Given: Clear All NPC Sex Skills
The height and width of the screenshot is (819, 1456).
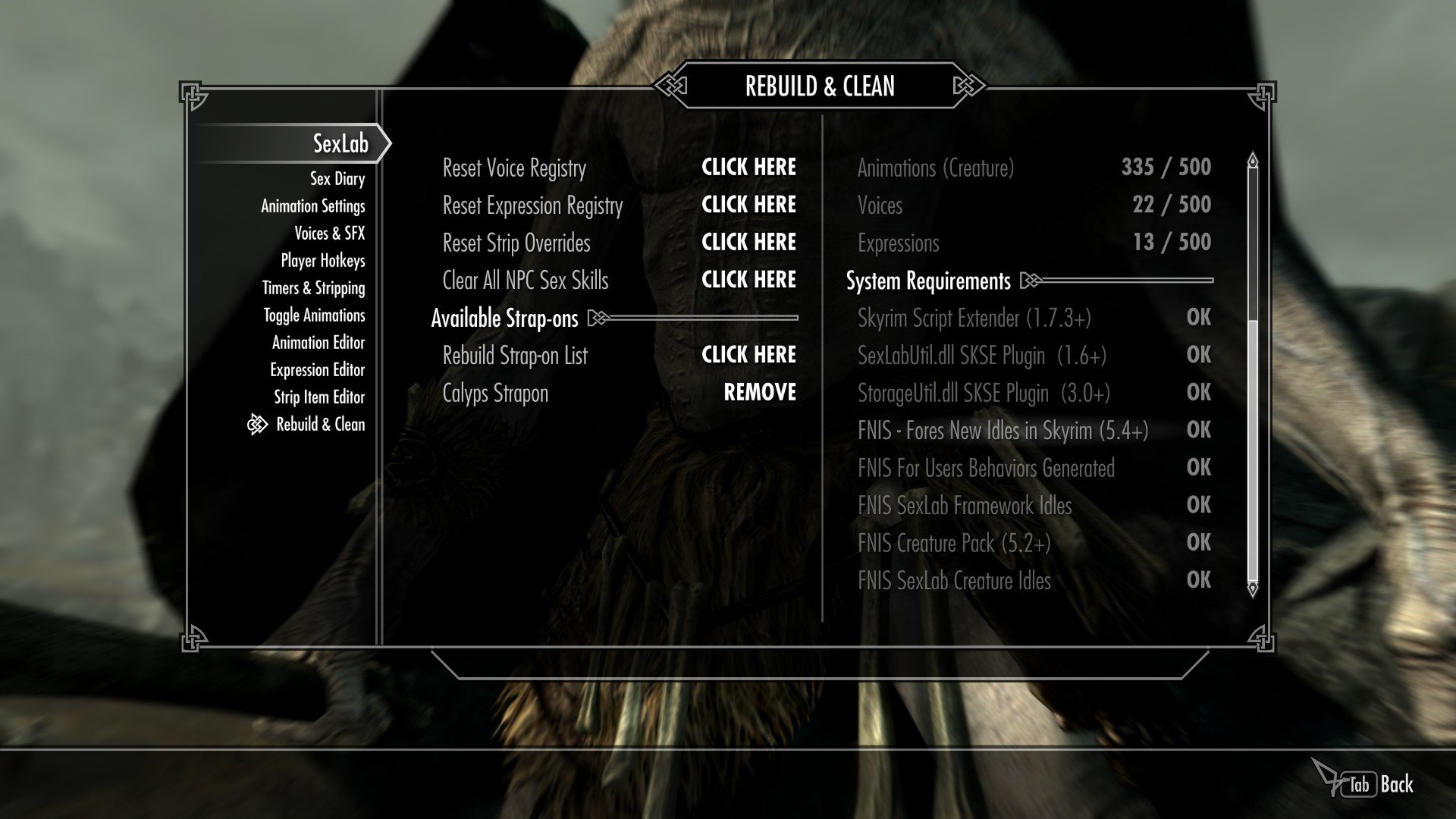Looking at the screenshot, I should 748,280.
